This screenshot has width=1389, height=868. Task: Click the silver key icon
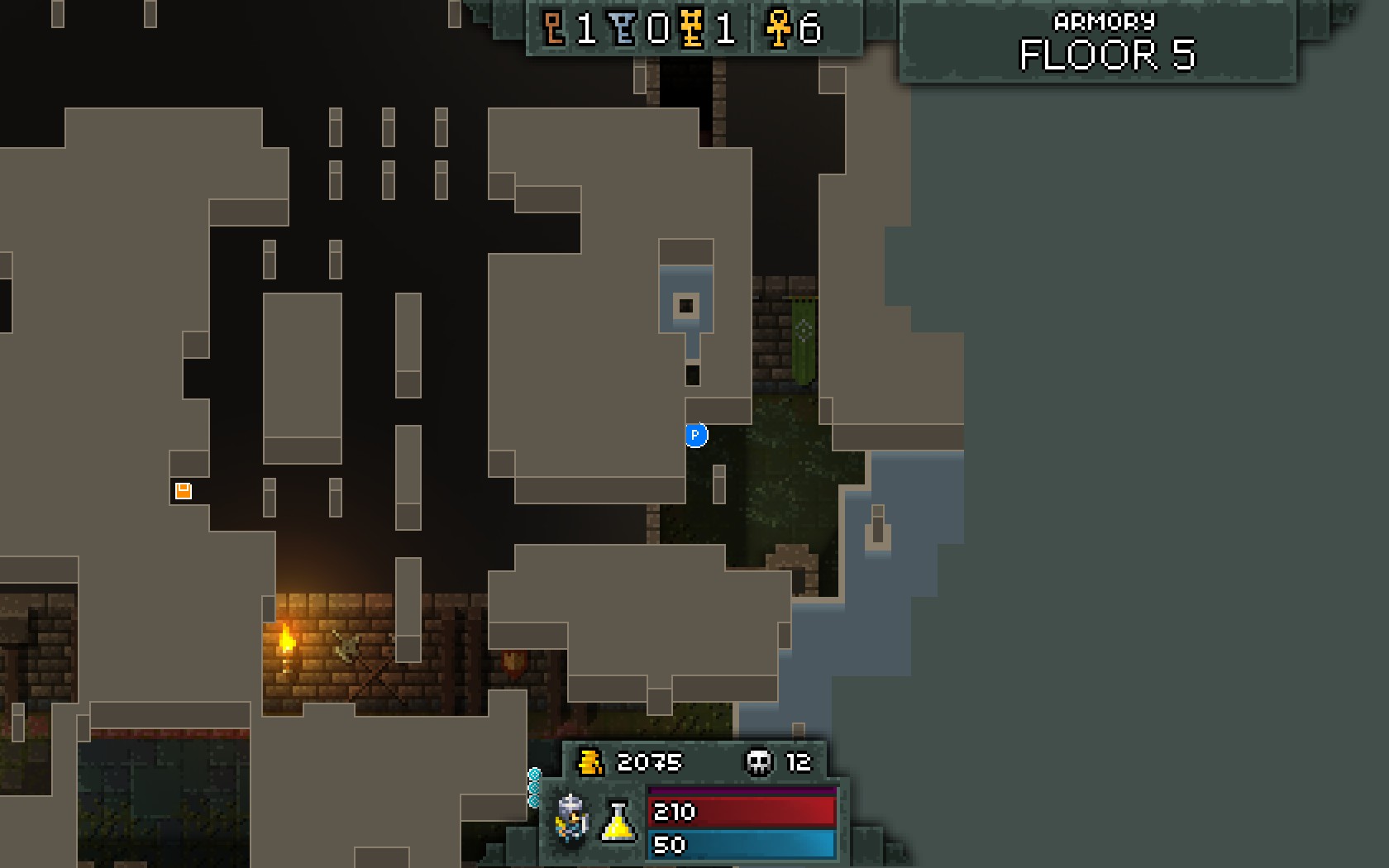(623, 30)
